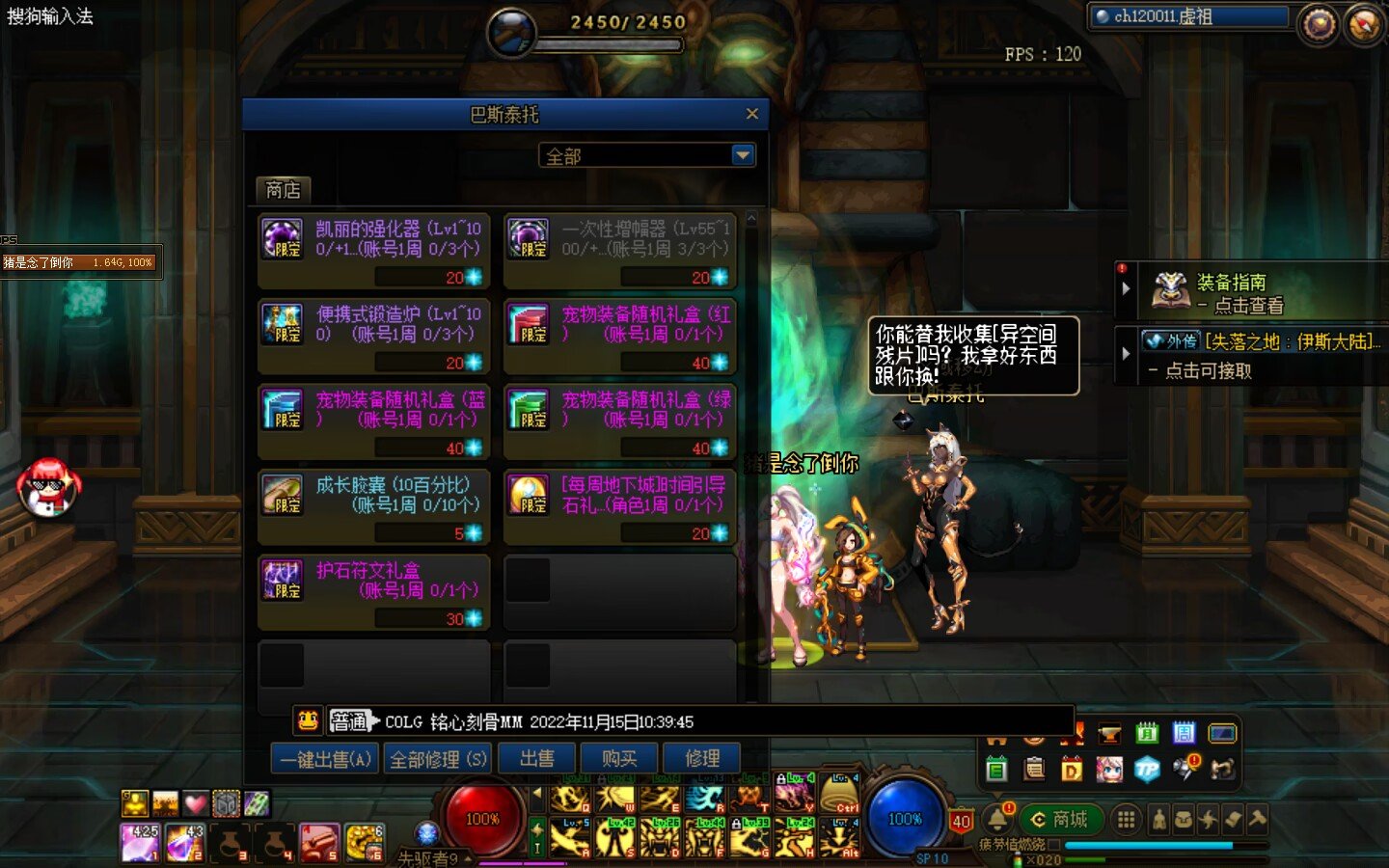Image resolution: width=1389 pixels, height=868 pixels.
Task: Select the 普通 chat channel
Action: coord(348,721)
